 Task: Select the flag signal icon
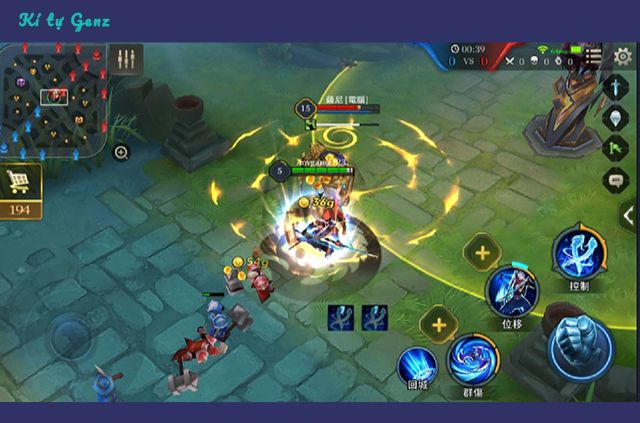tap(616, 148)
